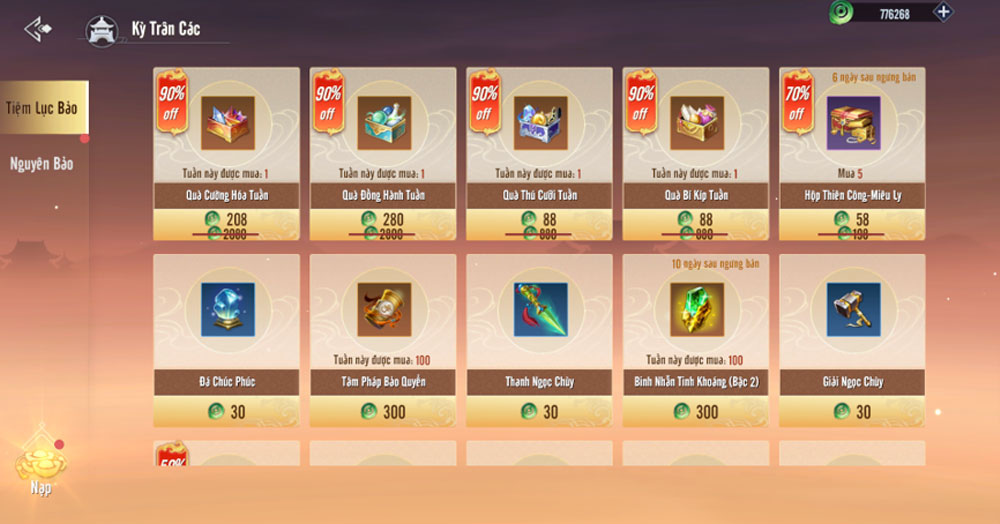The width and height of the screenshot is (1000, 524).
Task: Open the Hộp Thiên Công-Miêu Lý item
Action: click(x=852, y=124)
